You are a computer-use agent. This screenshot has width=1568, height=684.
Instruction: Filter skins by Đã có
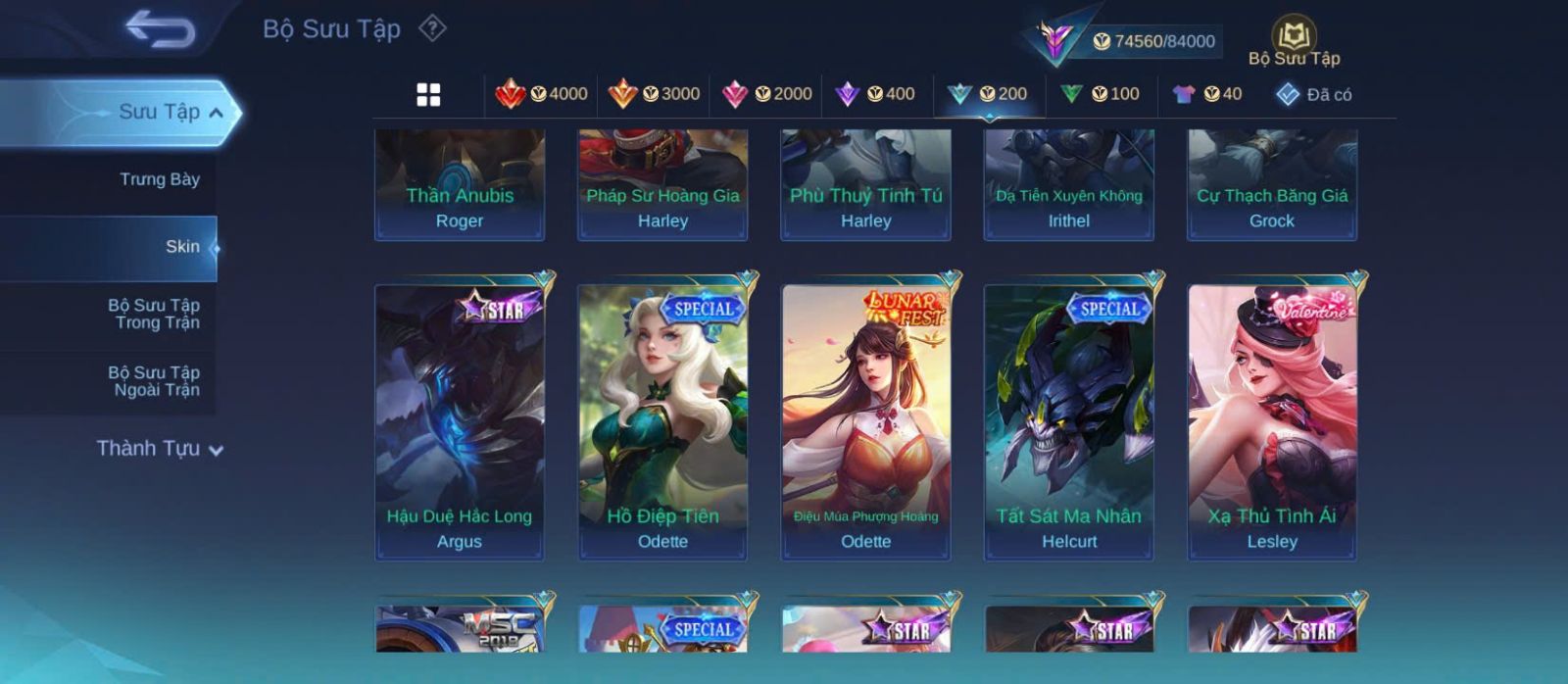click(1313, 94)
